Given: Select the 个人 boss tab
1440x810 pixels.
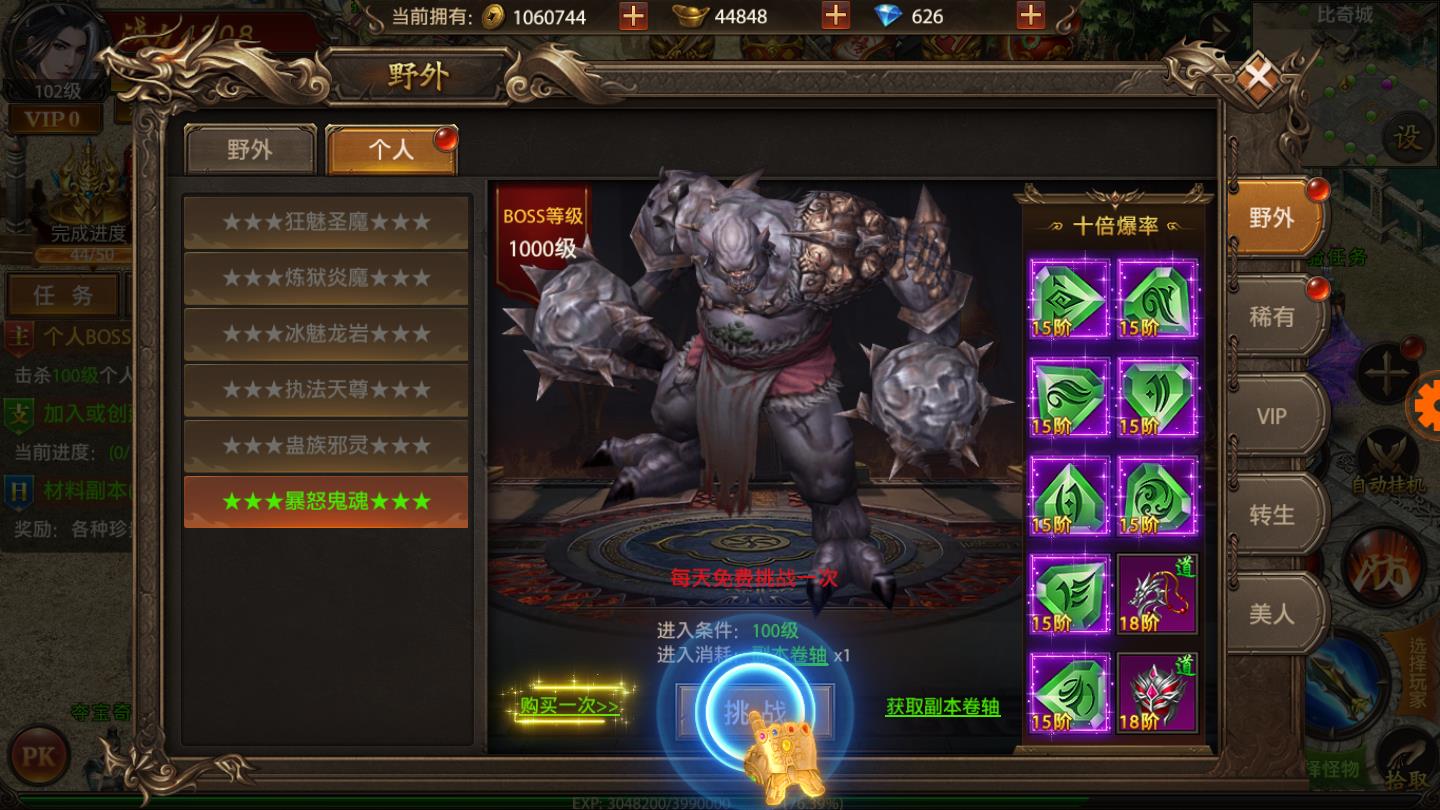Looking at the screenshot, I should [390, 150].
